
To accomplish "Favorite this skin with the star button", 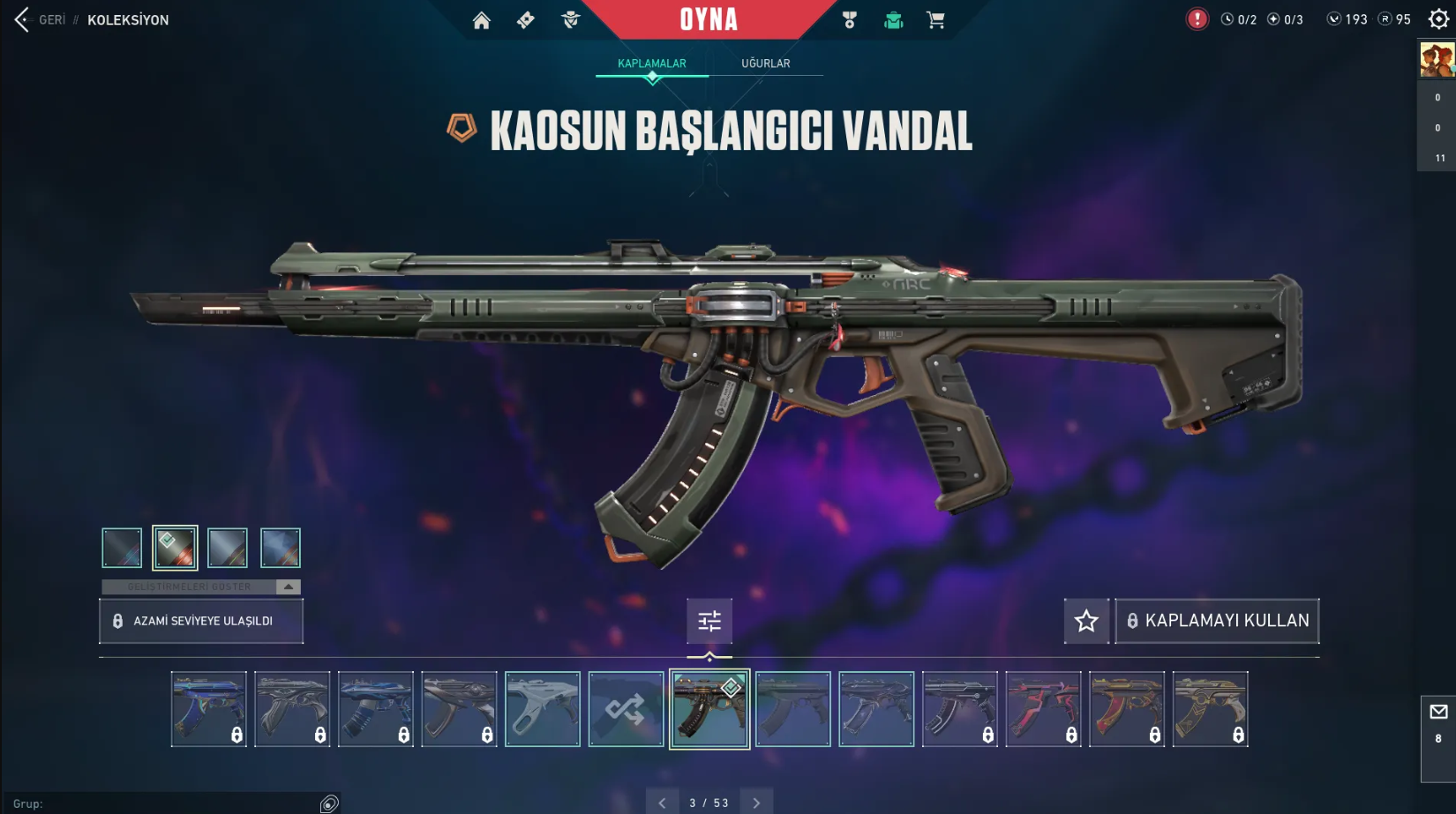I will (x=1086, y=621).
